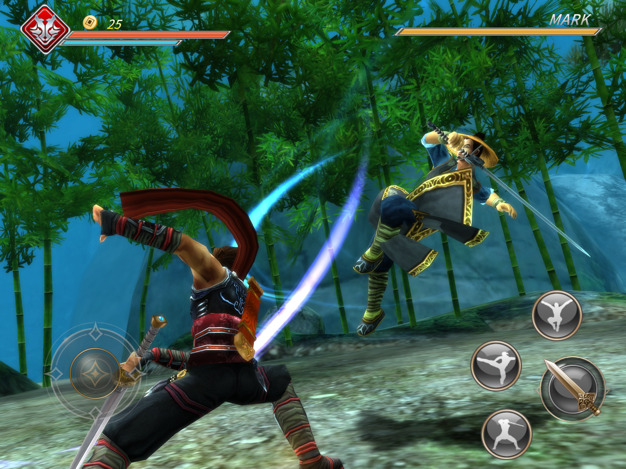Activate the jump action button
The width and height of the screenshot is (626, 469).
[557, 316]
